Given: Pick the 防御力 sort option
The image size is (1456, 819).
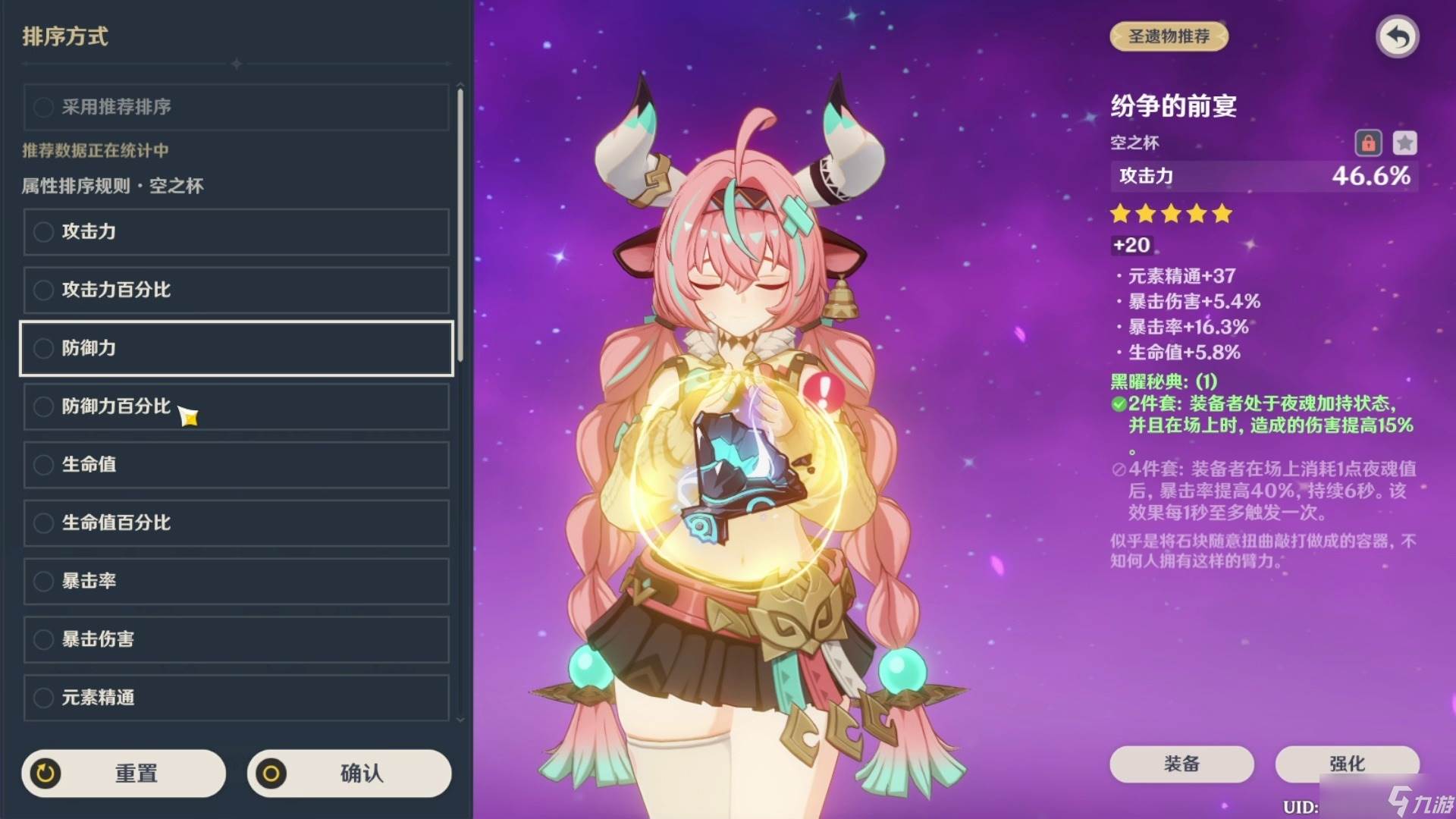Looking at the screenshot, I should coord(236,348).
